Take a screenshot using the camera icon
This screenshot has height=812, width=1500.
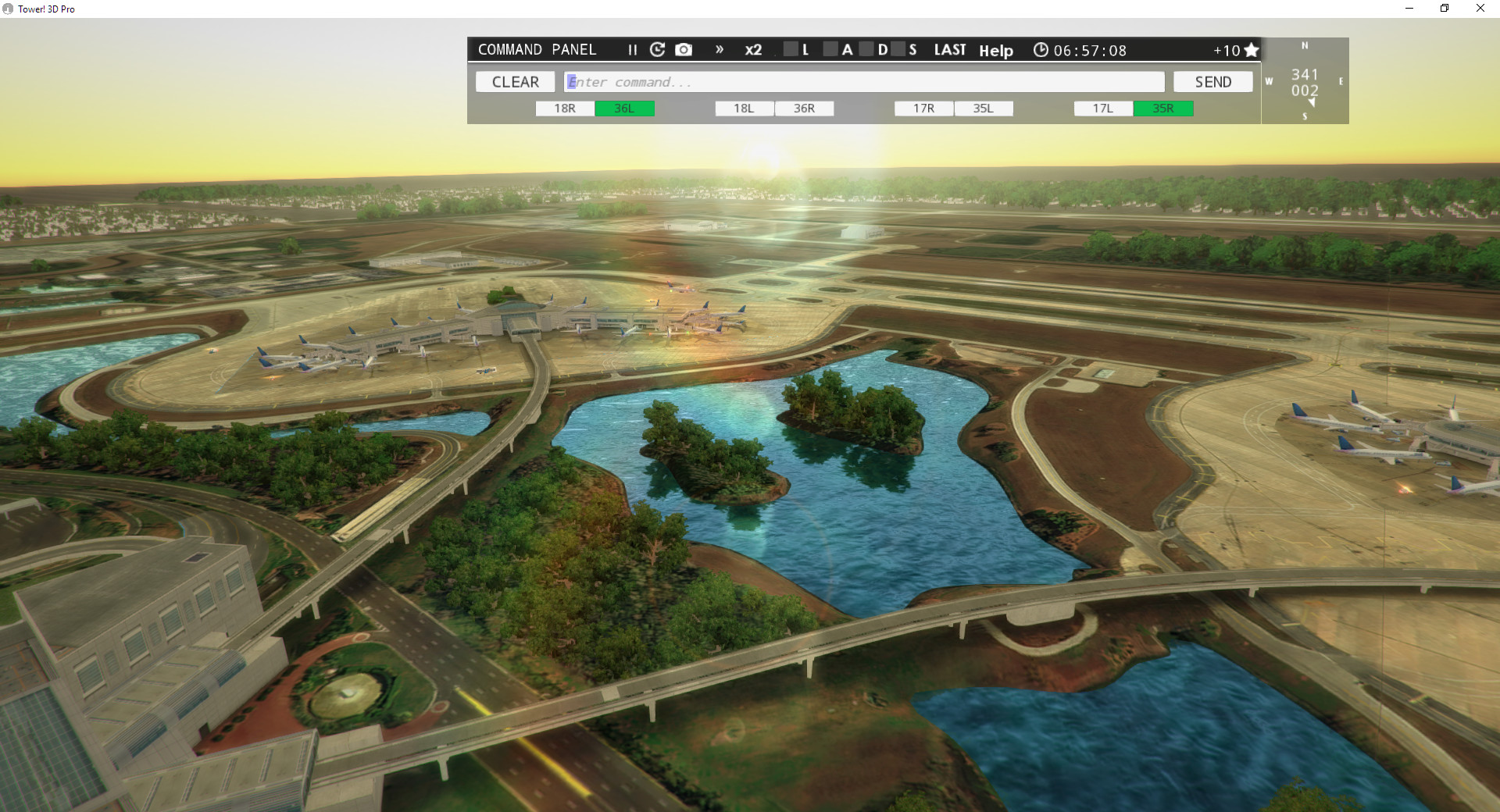tap(684, 49)
